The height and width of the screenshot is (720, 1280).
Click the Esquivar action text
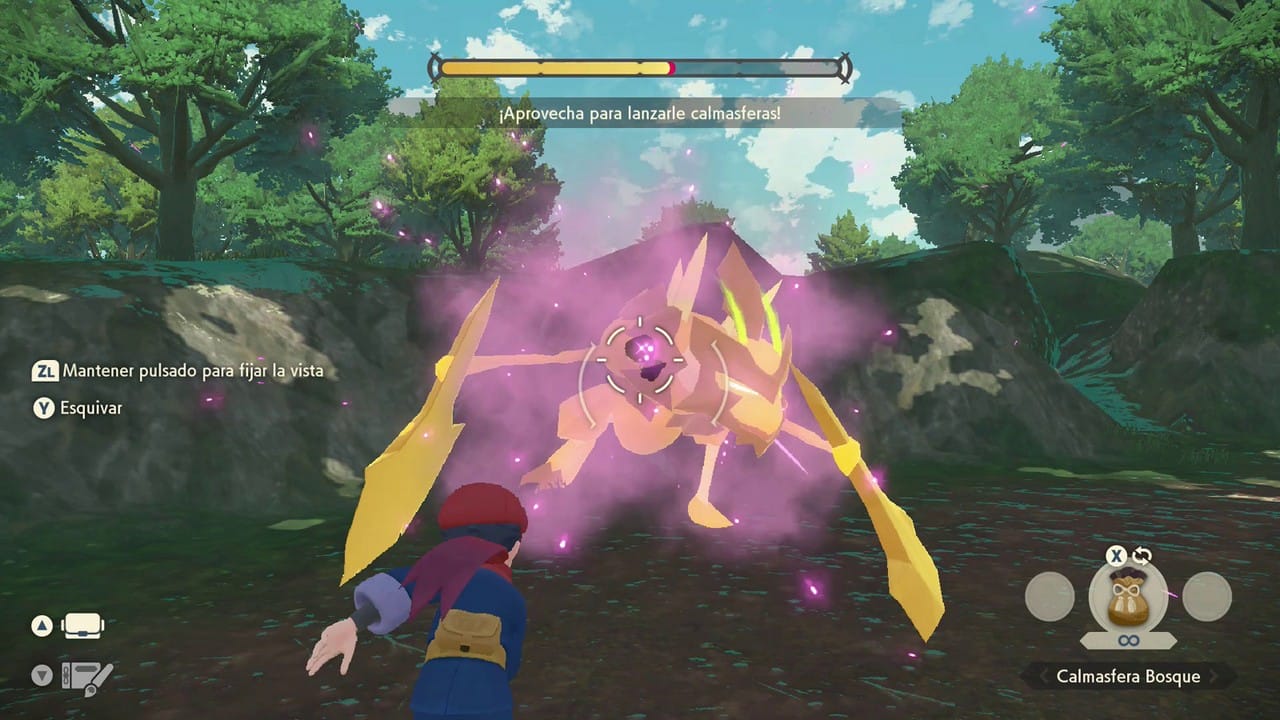point(91,408)
